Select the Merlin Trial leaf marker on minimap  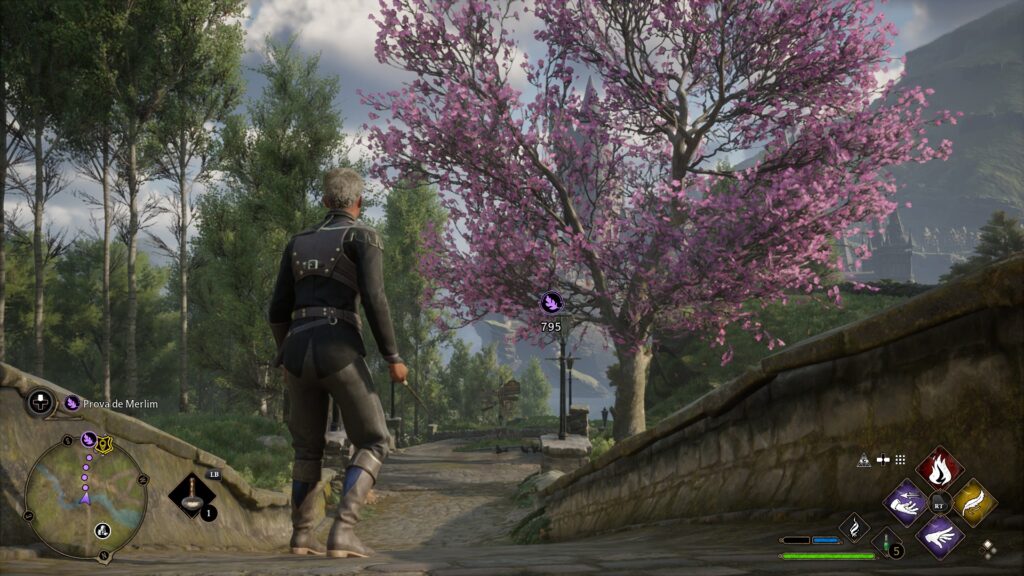[x=88, y=439]
